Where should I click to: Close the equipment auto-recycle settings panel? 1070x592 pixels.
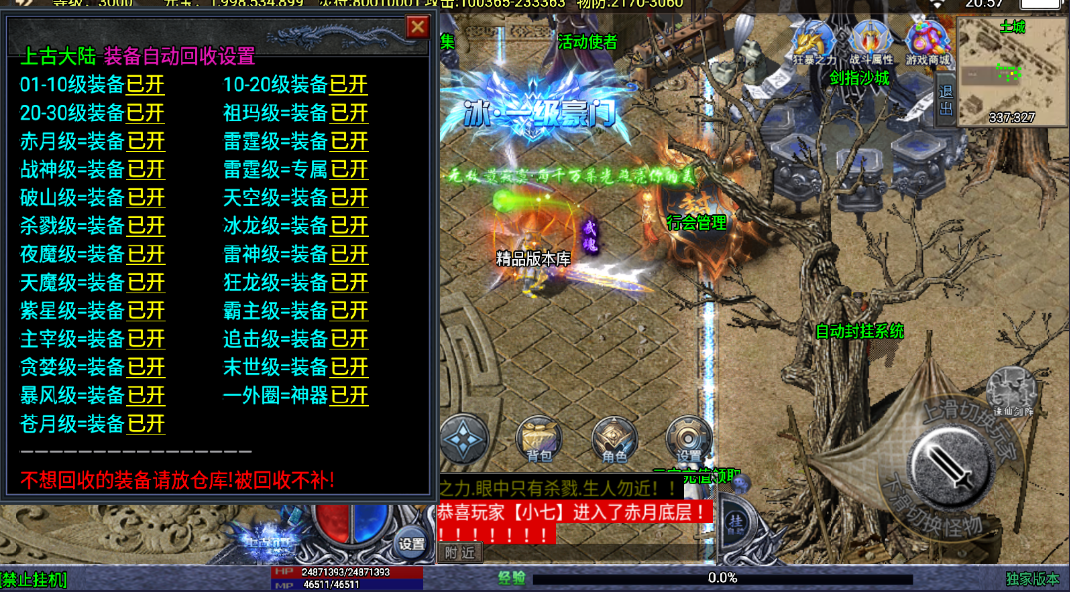coord(417,27)
